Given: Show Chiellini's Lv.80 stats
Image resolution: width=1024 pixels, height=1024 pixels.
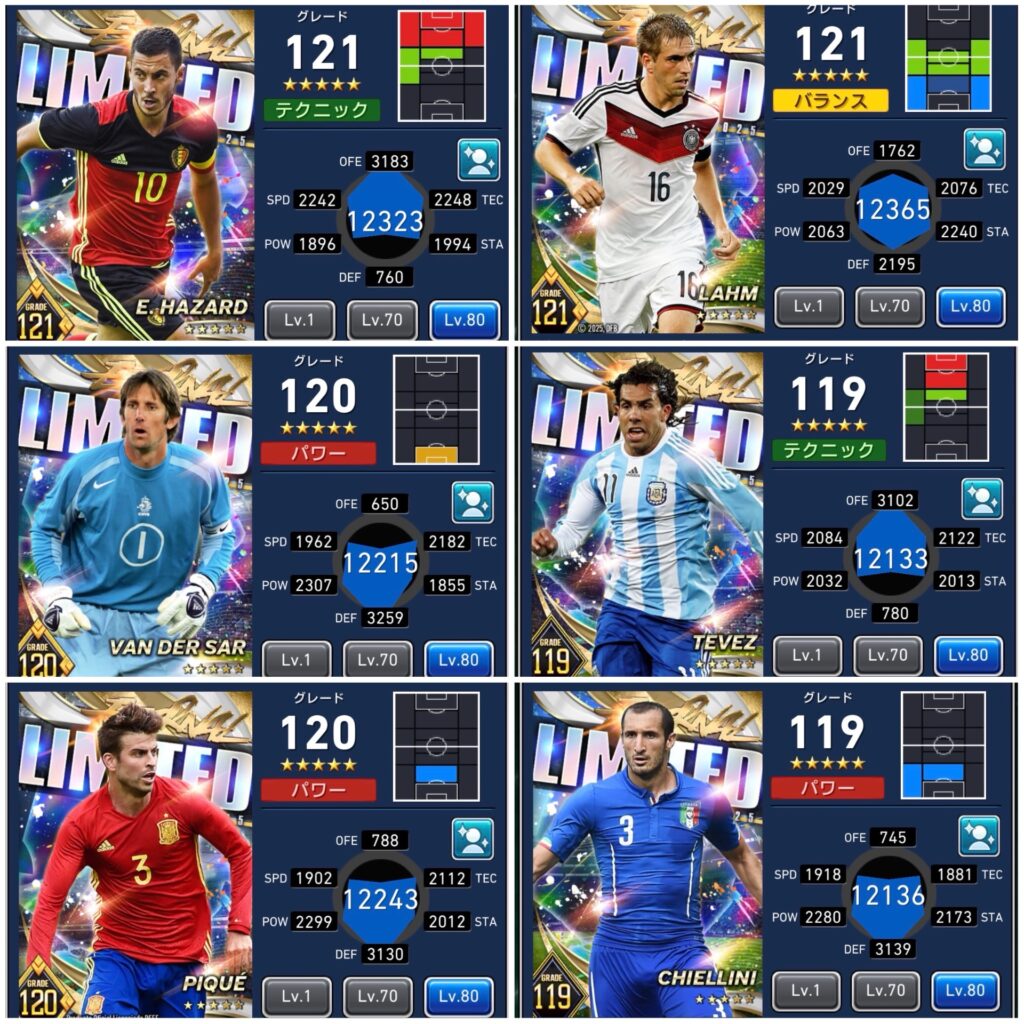Looking at the screenshot, I should [x=966, y=991].
